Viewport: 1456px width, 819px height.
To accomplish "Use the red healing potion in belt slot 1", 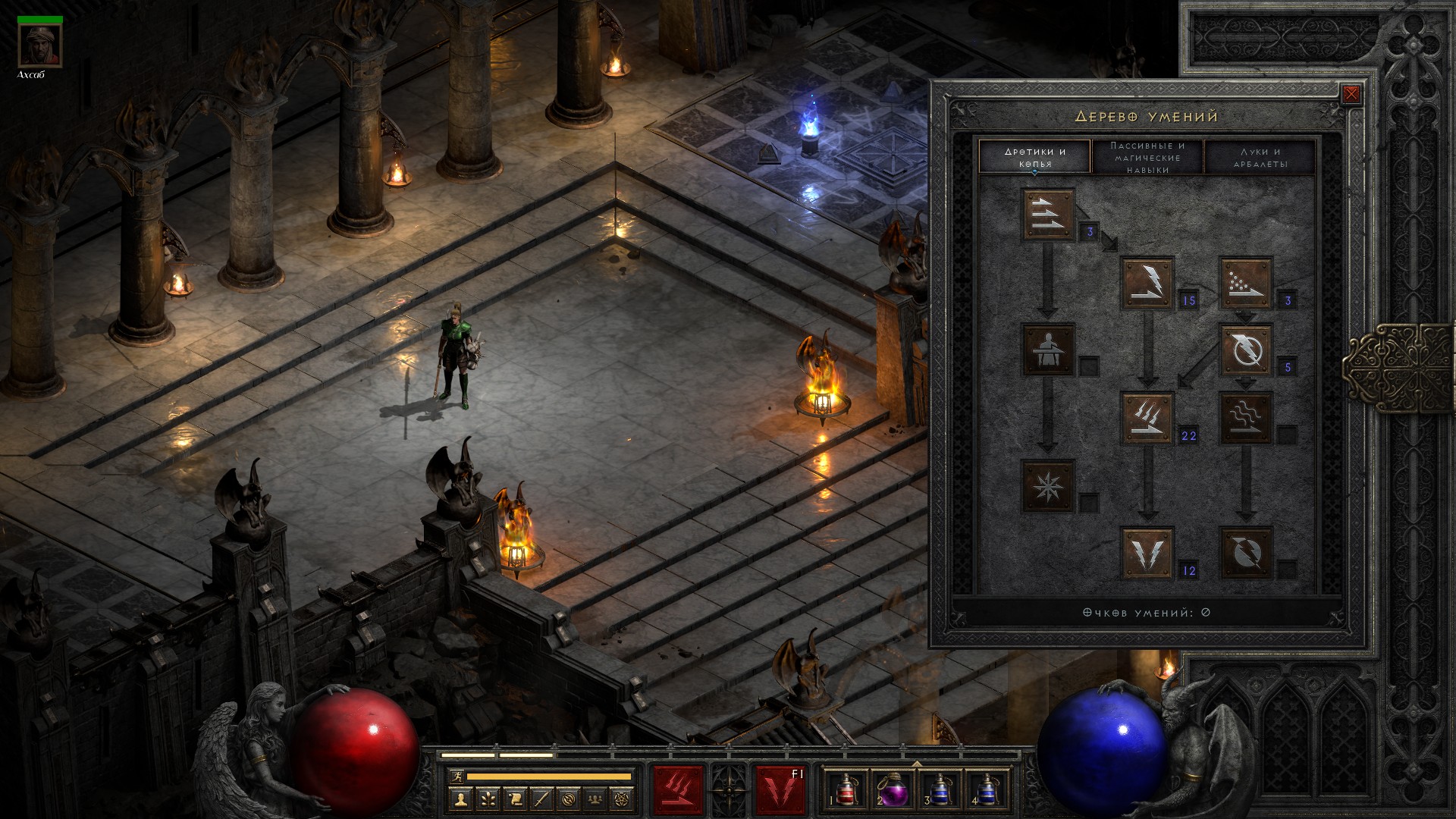I will [x=845, y=790].
